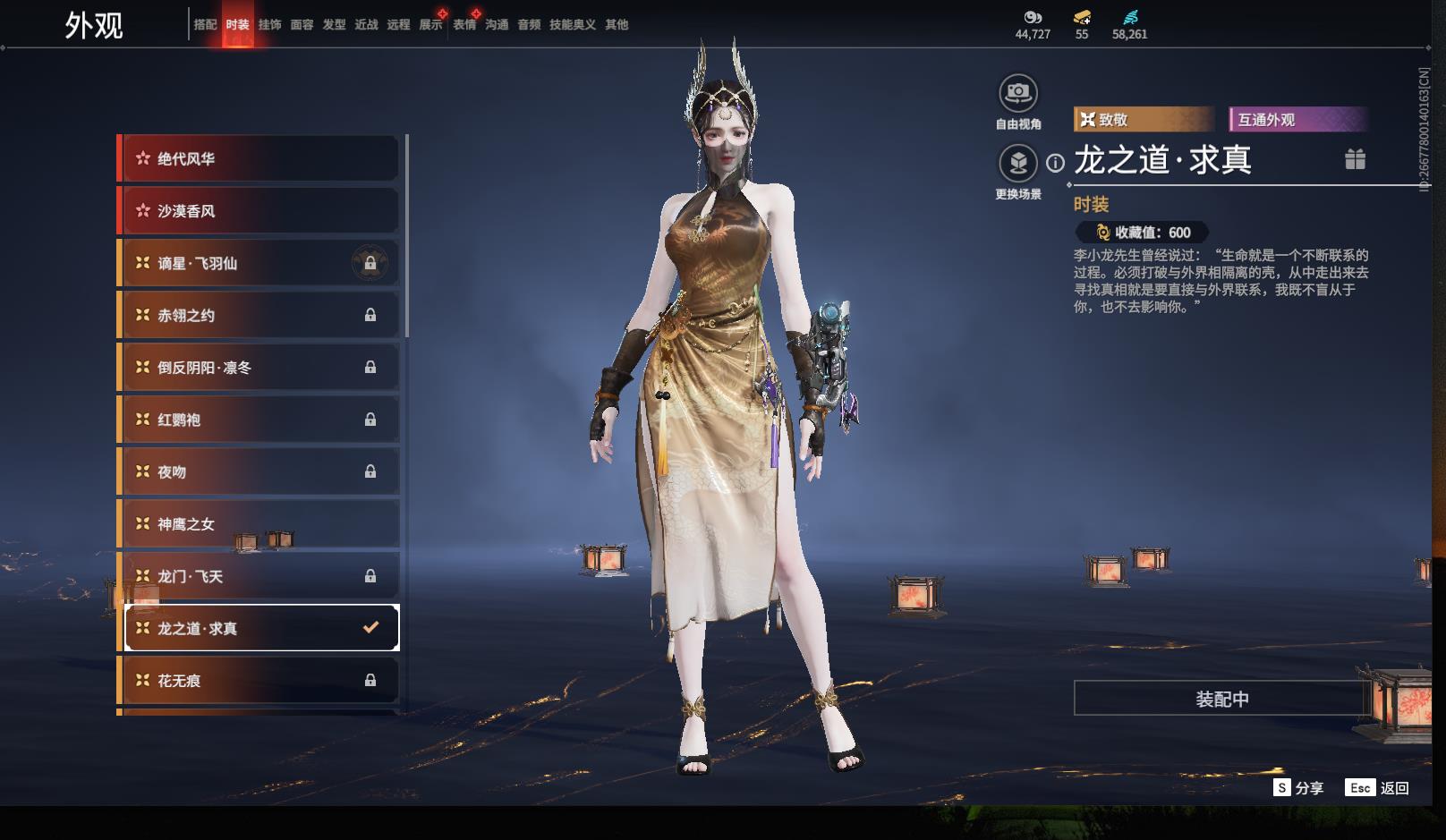Choose the 沙漠香风 outfit
Screen dimensions: 1446x840
tap(259, 211)
